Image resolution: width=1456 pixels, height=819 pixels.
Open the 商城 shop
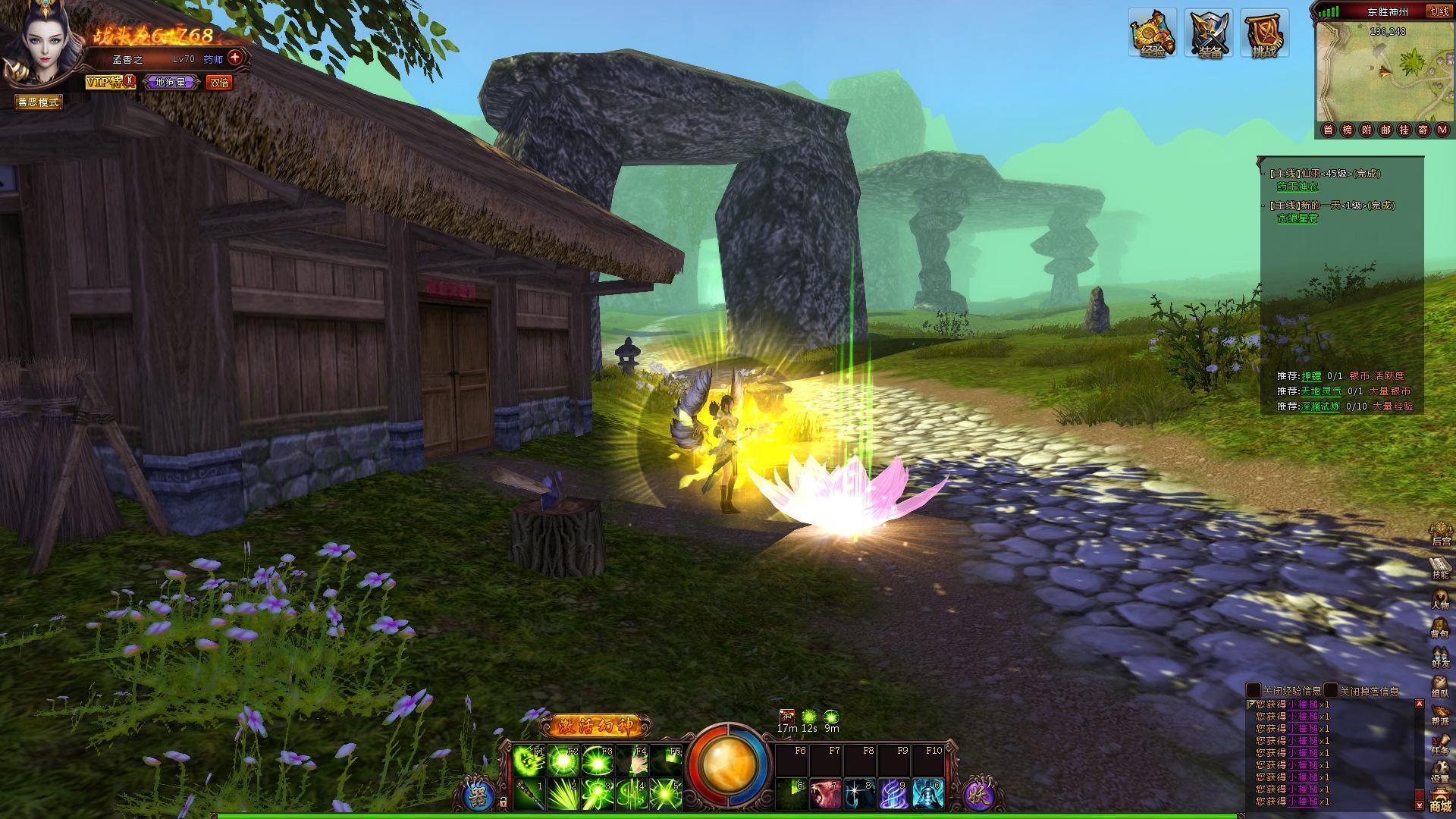(x=1439, y=802)
